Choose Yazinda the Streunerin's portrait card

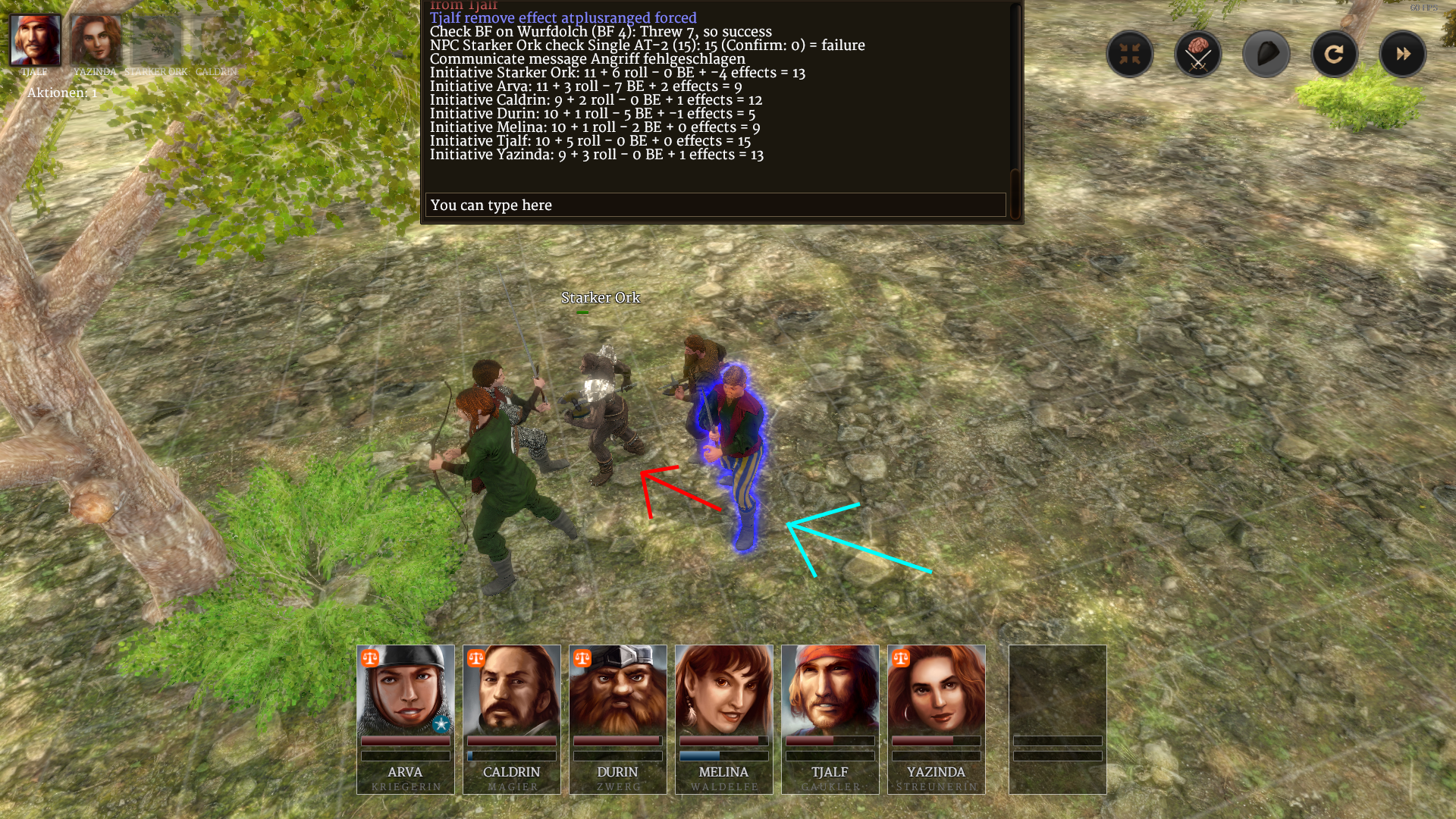pos(937,718)
